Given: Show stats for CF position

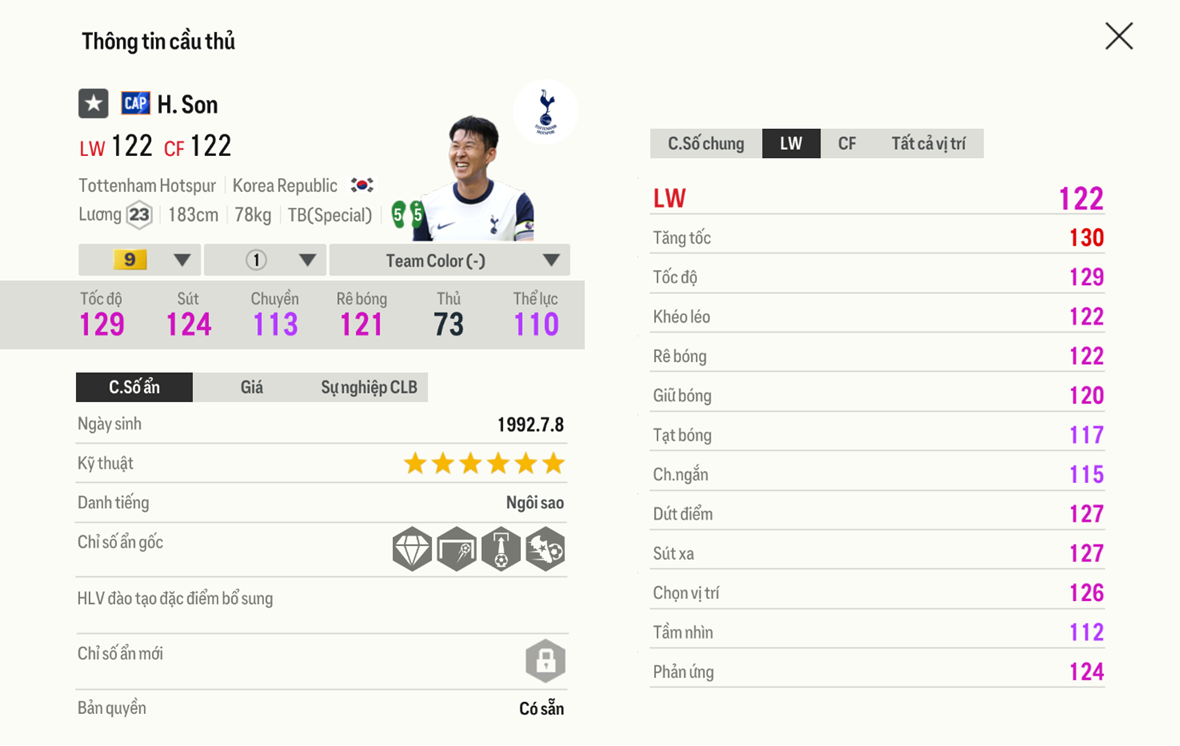Looking at the screenshot, I should click(847, 143).
